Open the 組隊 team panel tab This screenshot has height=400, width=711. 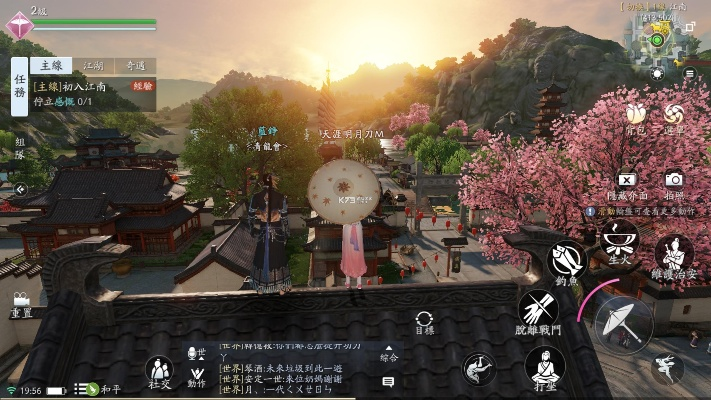coord(19,147)
